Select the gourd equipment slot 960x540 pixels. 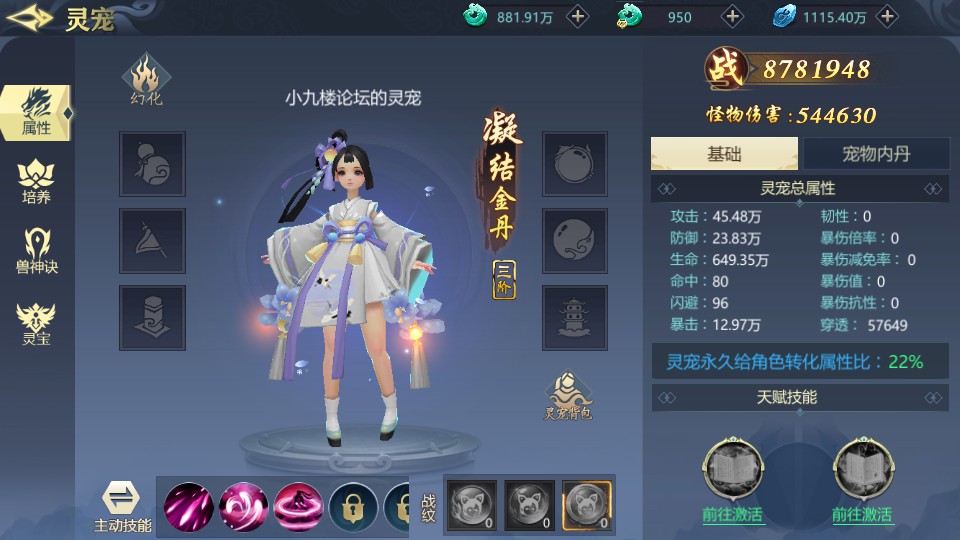152,164
